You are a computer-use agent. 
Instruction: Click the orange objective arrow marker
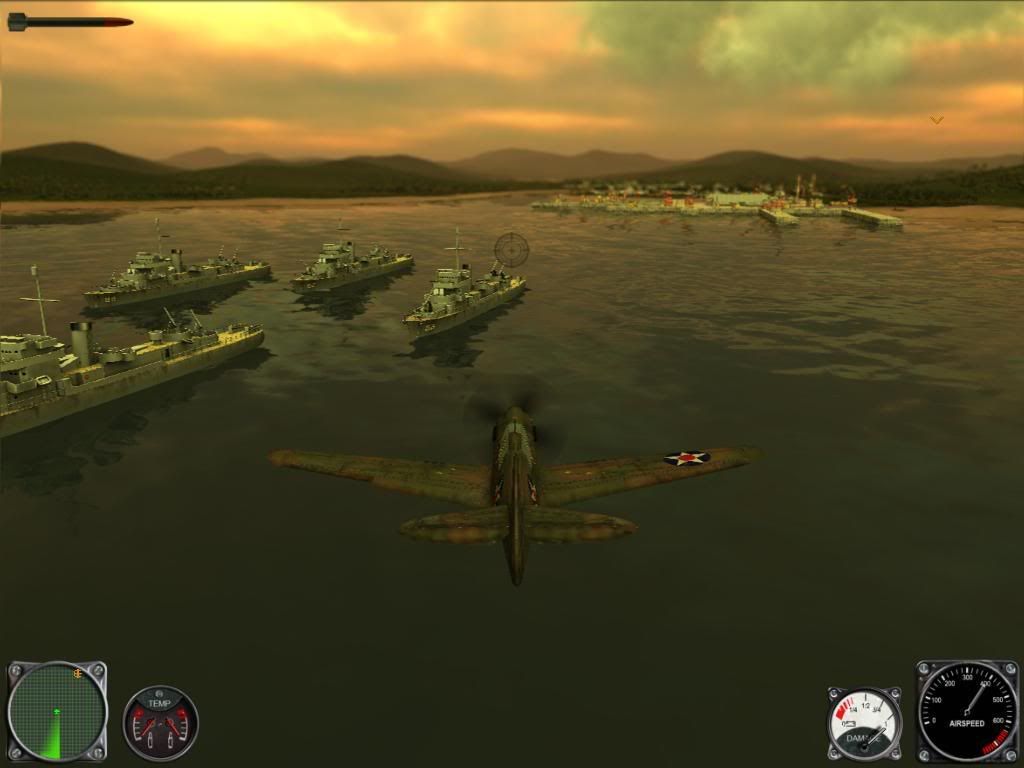pos(937,119)
